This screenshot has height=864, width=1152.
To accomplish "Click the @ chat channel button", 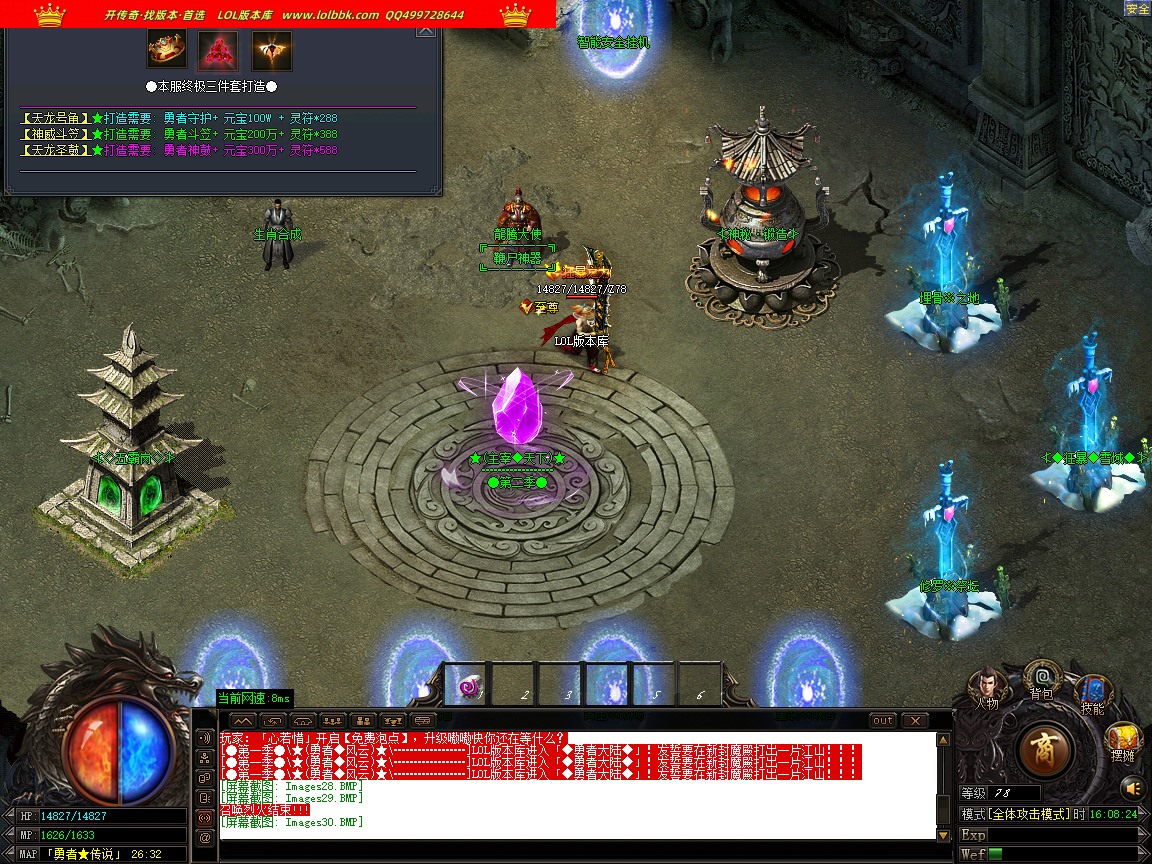I will 205,837.
